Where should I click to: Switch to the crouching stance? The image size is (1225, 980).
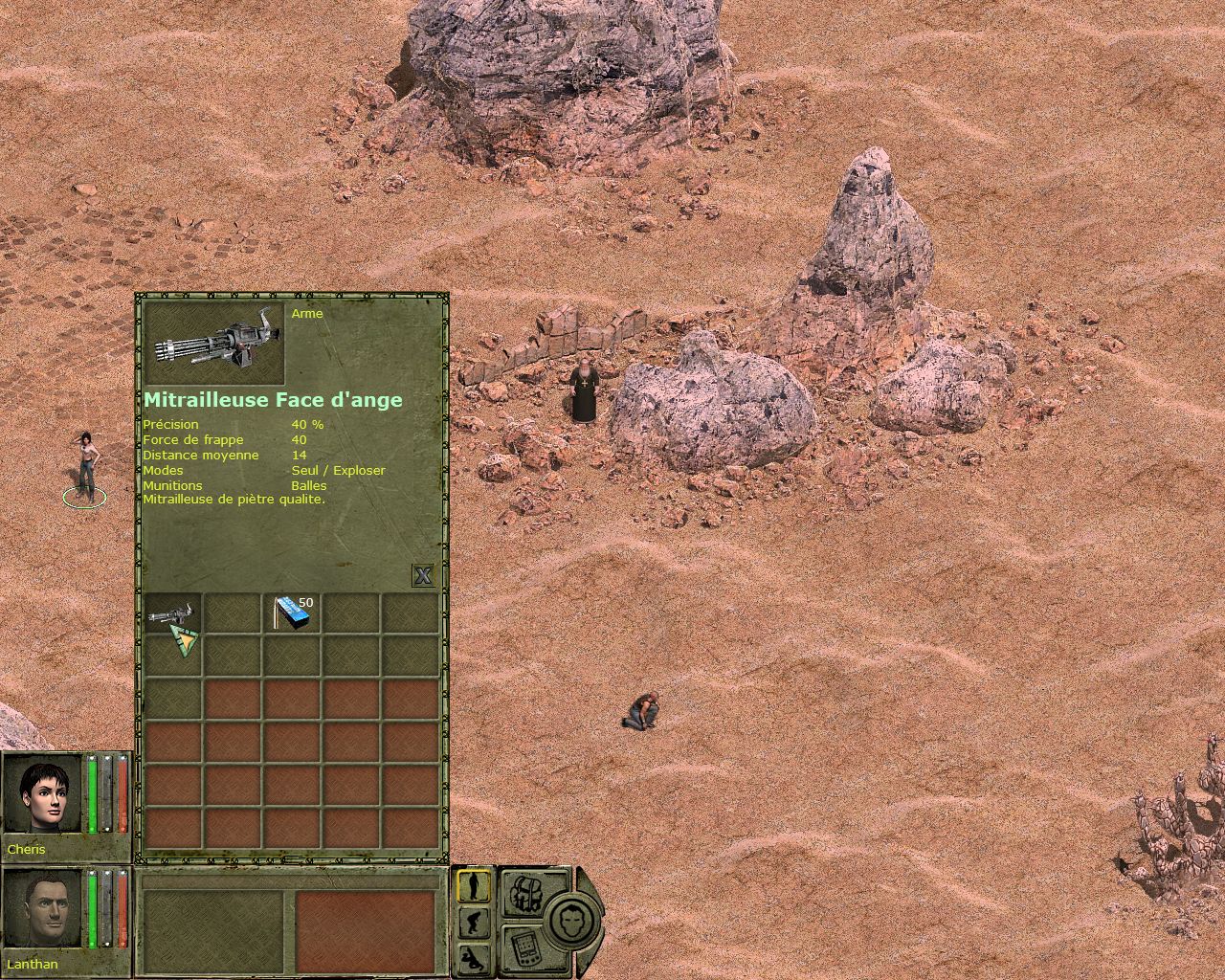coord(474,923)
